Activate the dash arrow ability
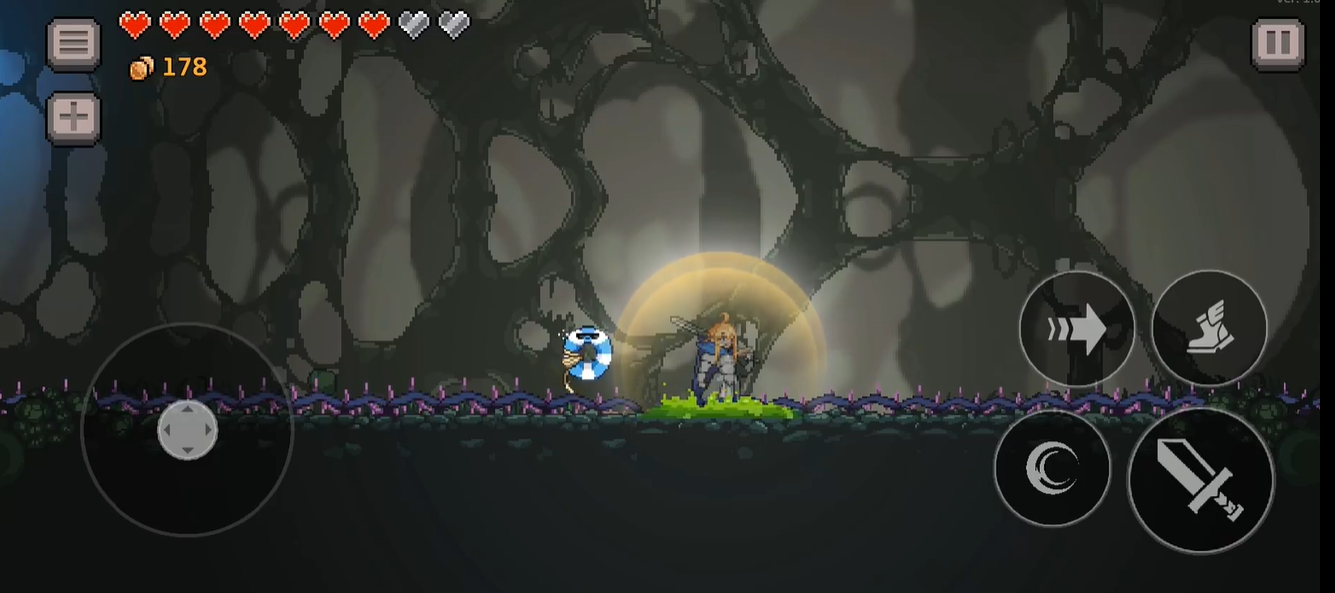 1077,328
